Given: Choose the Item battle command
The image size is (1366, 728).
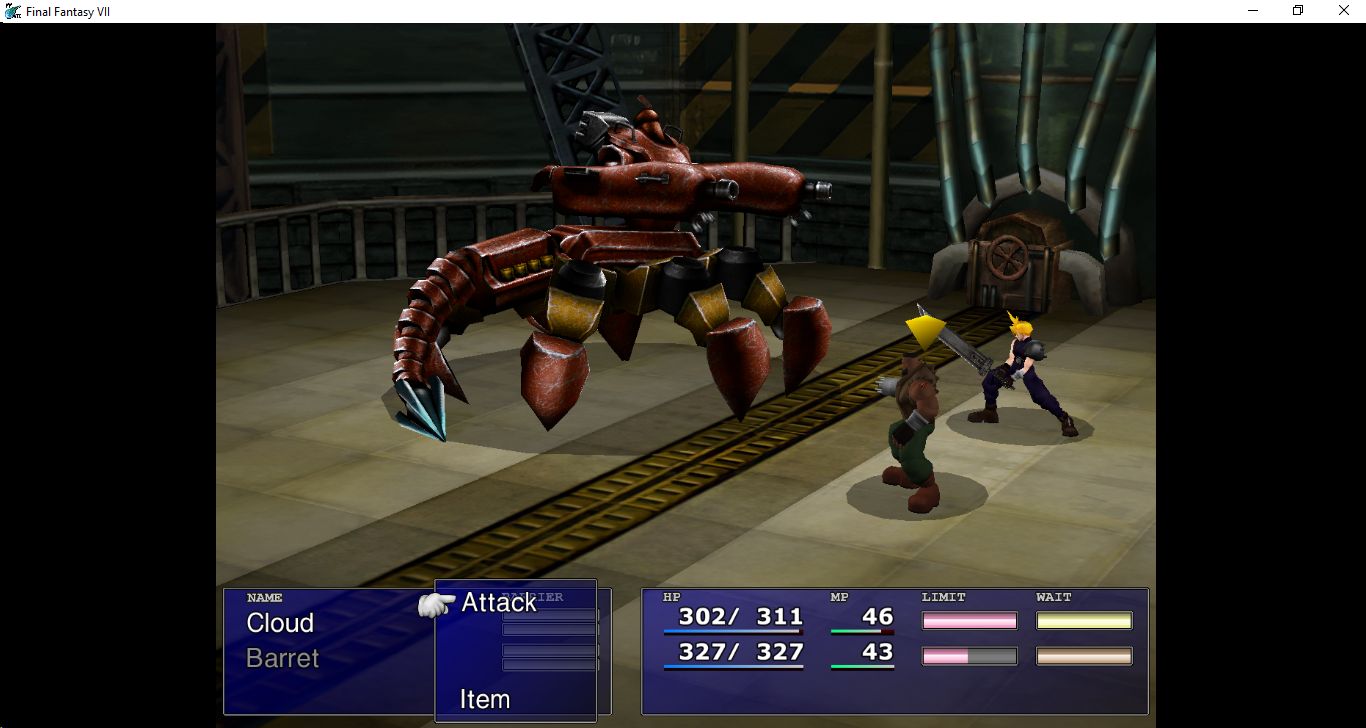Looking at the screenshot, I should tap(485, 699).
